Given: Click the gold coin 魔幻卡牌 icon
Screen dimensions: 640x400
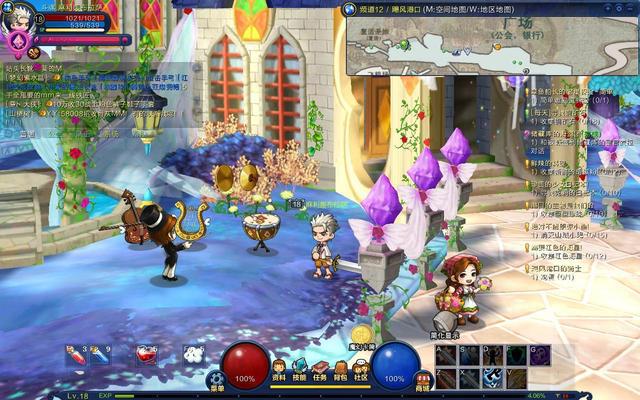Looking at the screenshot, I should coord(362,334).
